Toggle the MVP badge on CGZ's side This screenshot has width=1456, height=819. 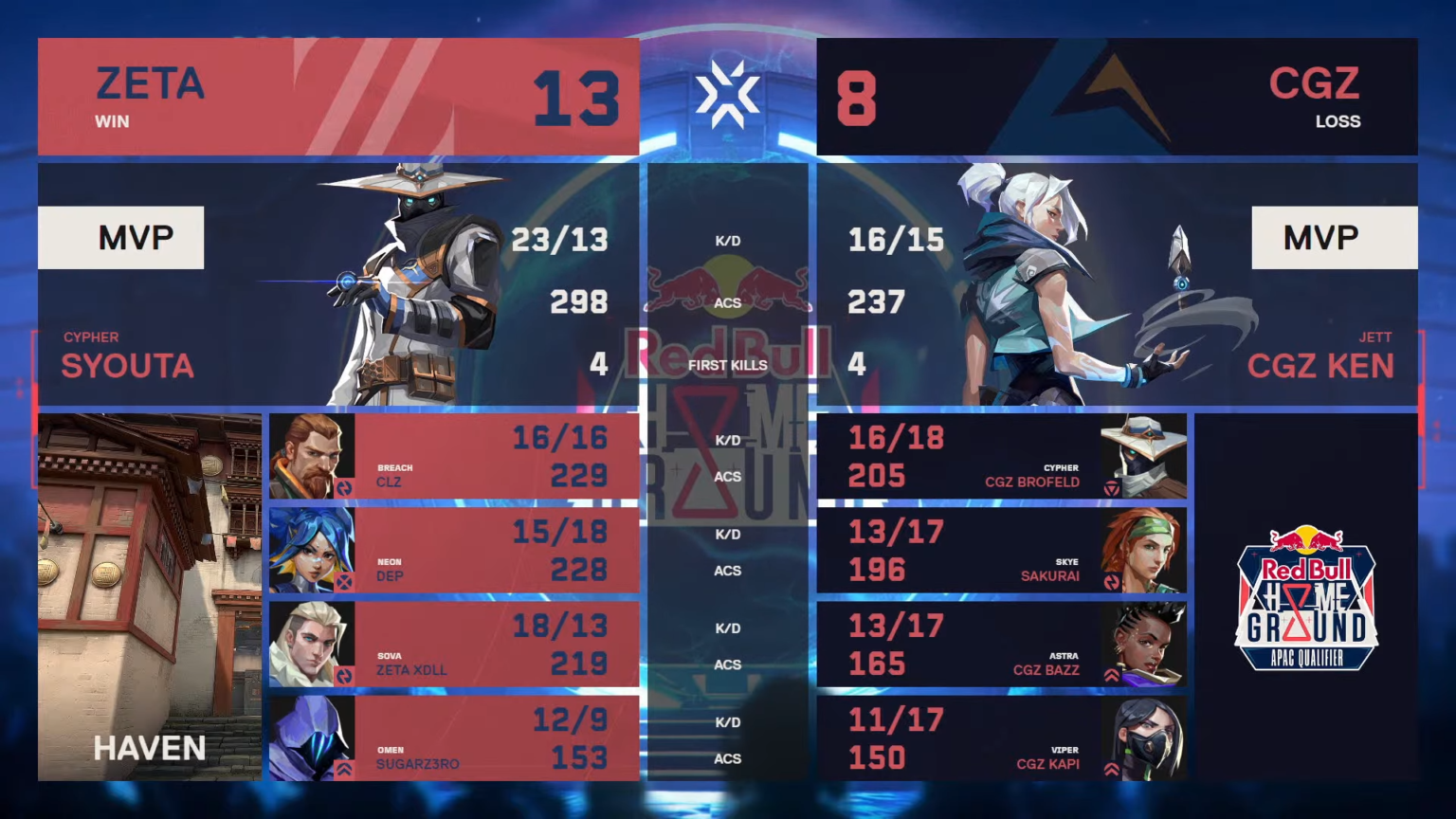[1335, 237]
